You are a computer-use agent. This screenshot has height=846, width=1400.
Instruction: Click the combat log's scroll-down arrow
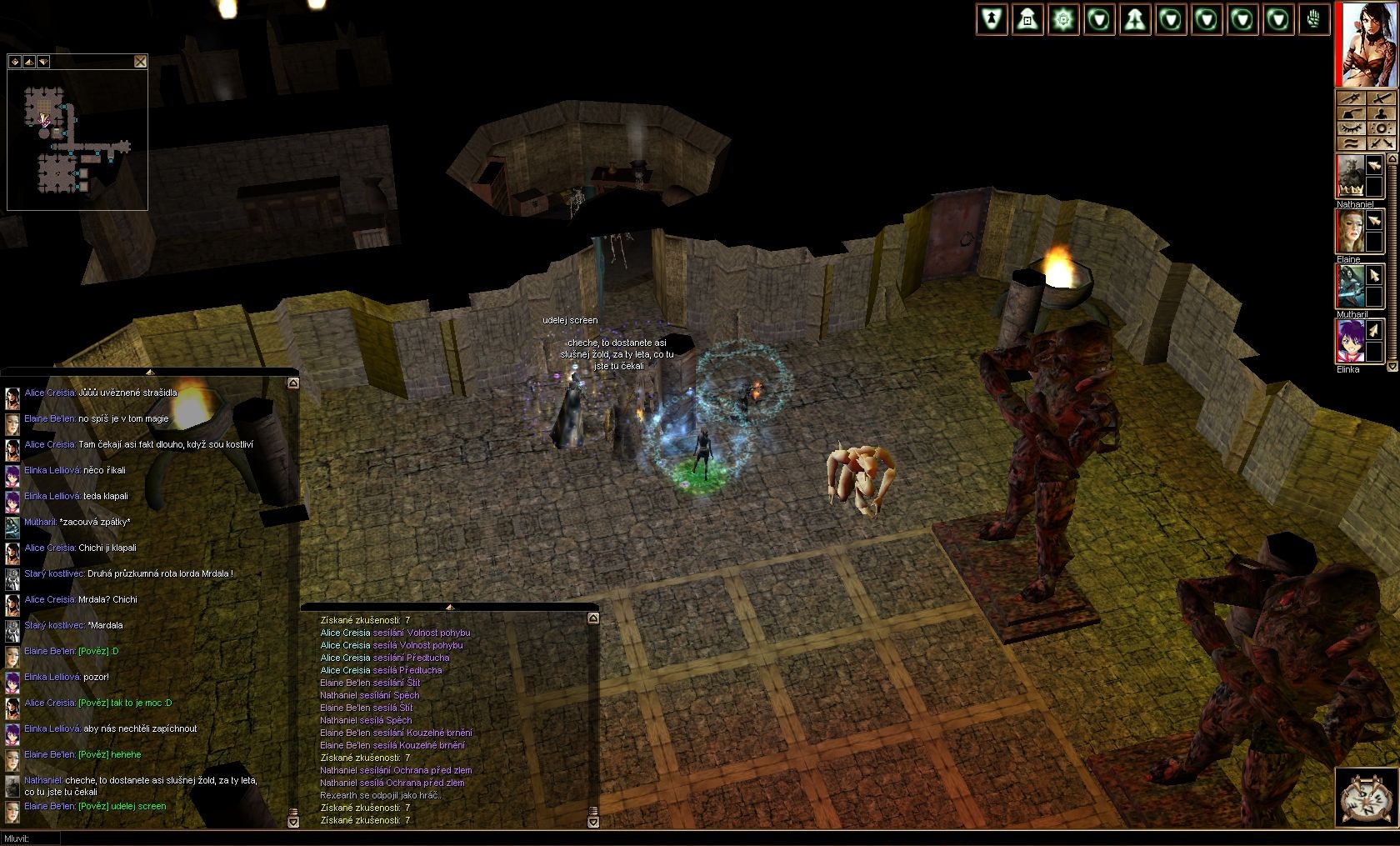[592, 822]
